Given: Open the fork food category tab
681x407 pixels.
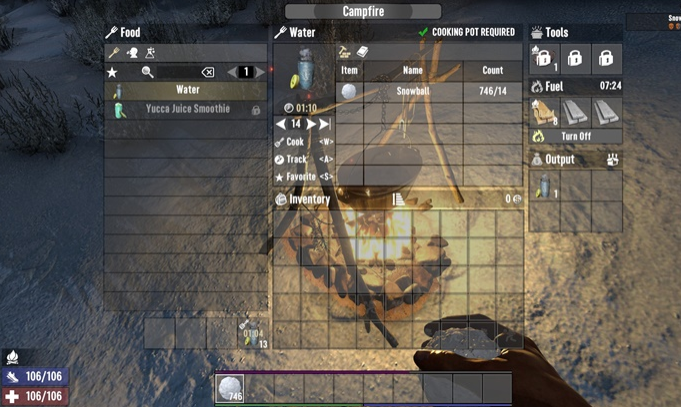Looking at the screenshot, I should tap(114, 52).
